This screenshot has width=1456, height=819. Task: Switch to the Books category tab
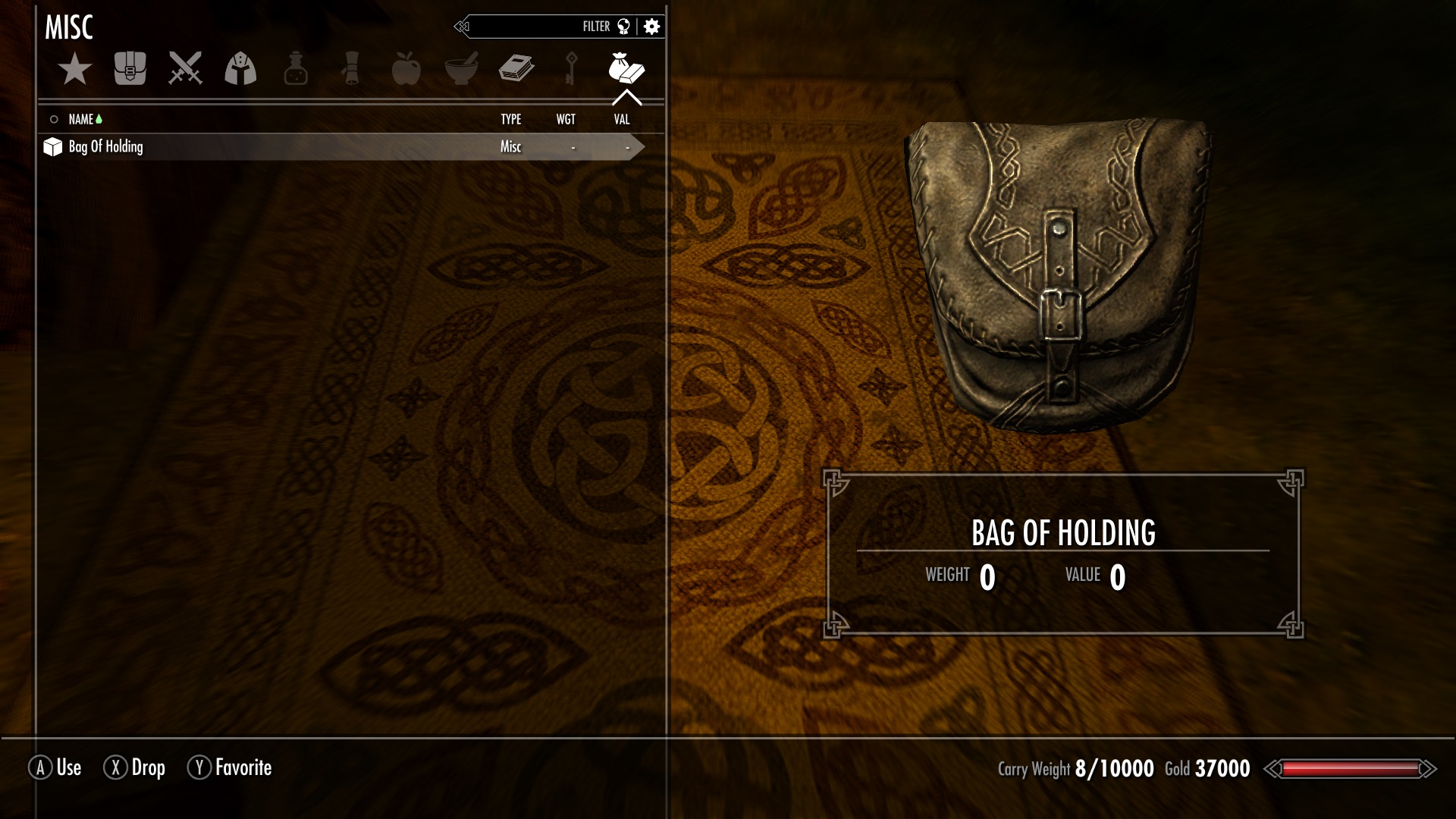(516, 69)
